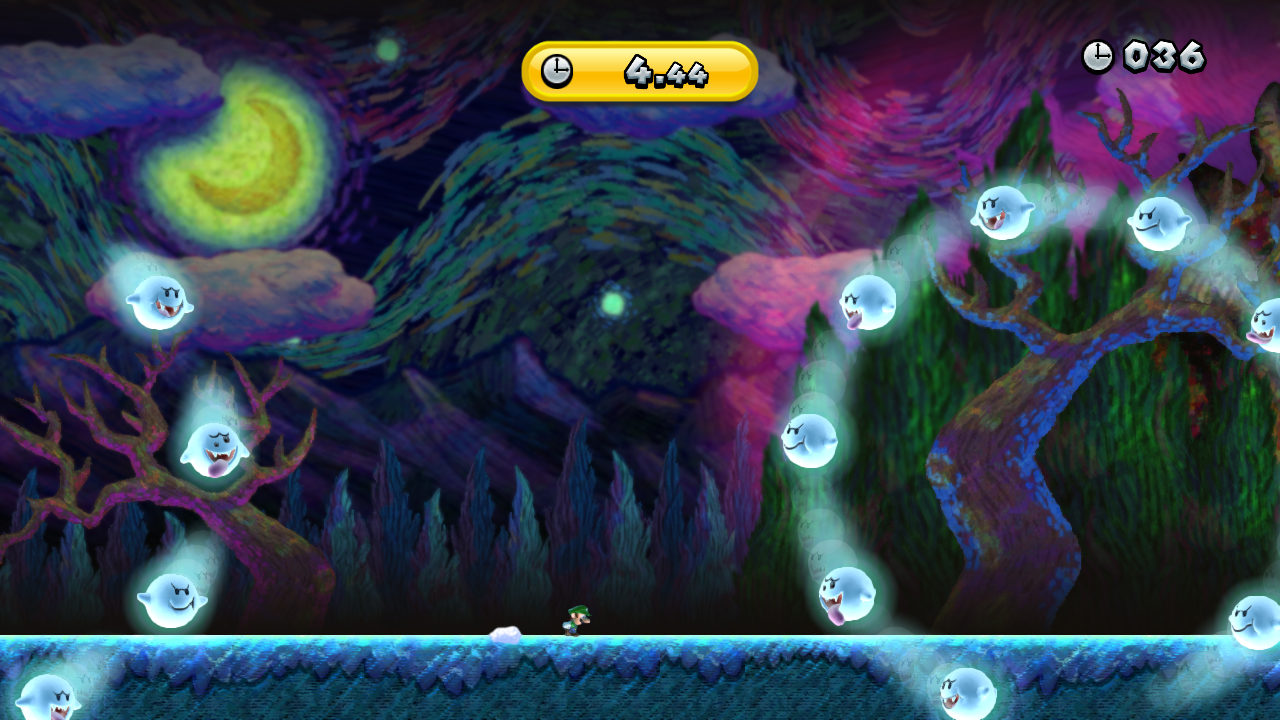Image resolution: width=1280 pixels, height=720 pixels.
Task: Select the clock icon beside the 036 counter
Action: click(x=1098, y=57)
